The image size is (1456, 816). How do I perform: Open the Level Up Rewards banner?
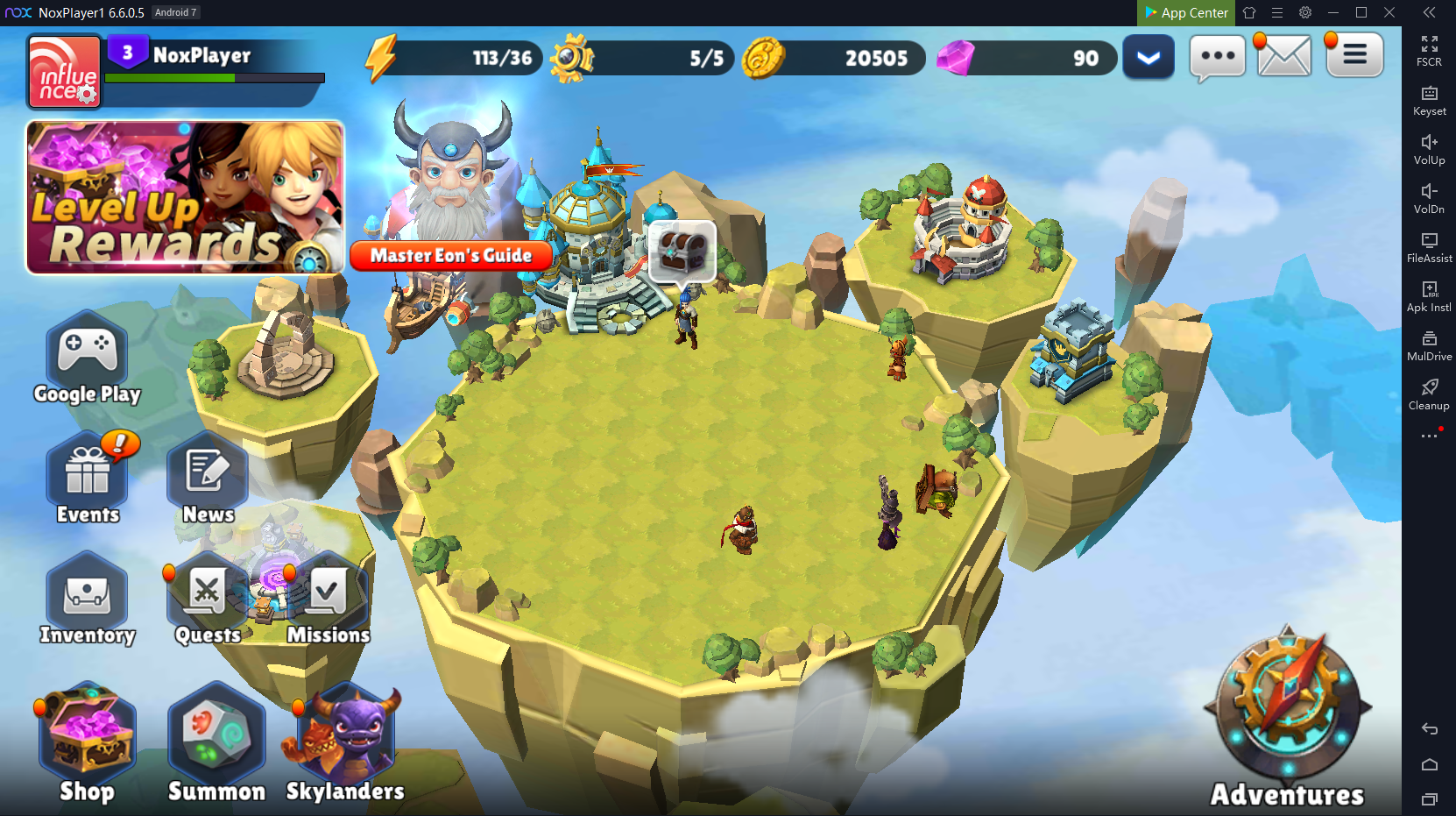(x=185, y=197)
